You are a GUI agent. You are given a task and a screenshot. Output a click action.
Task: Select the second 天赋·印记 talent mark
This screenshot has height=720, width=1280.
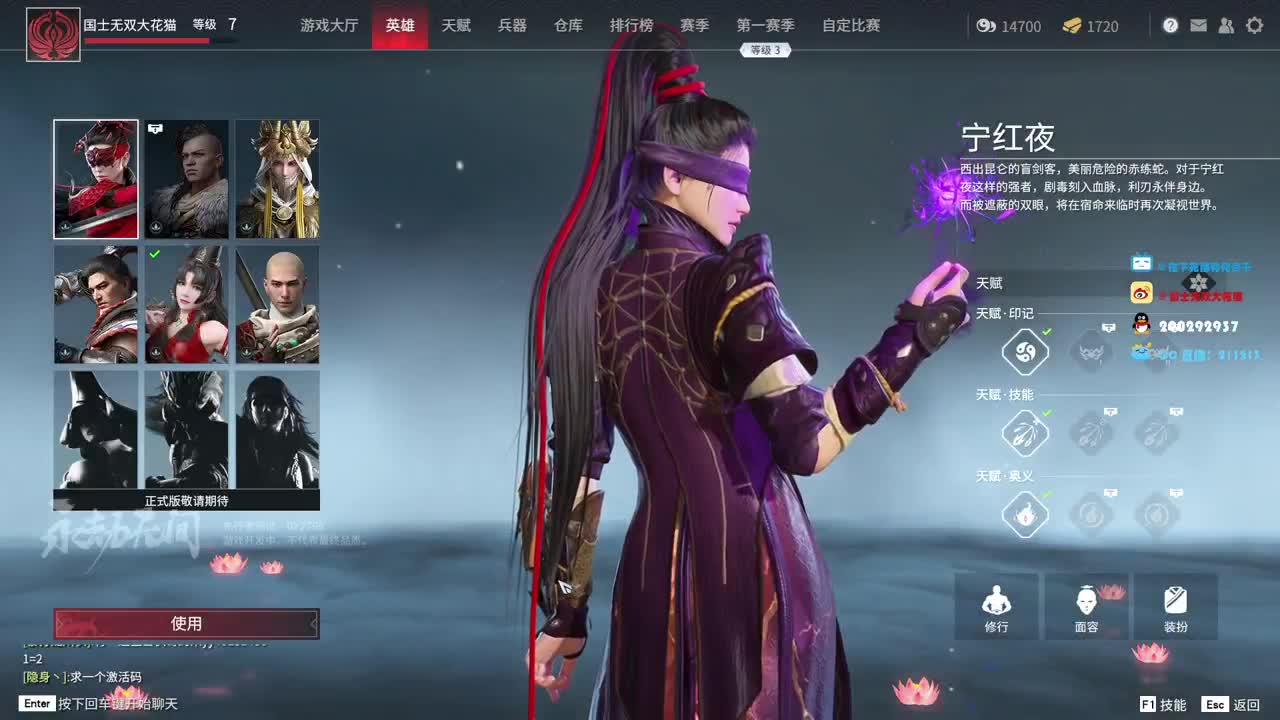(1090, 352)
